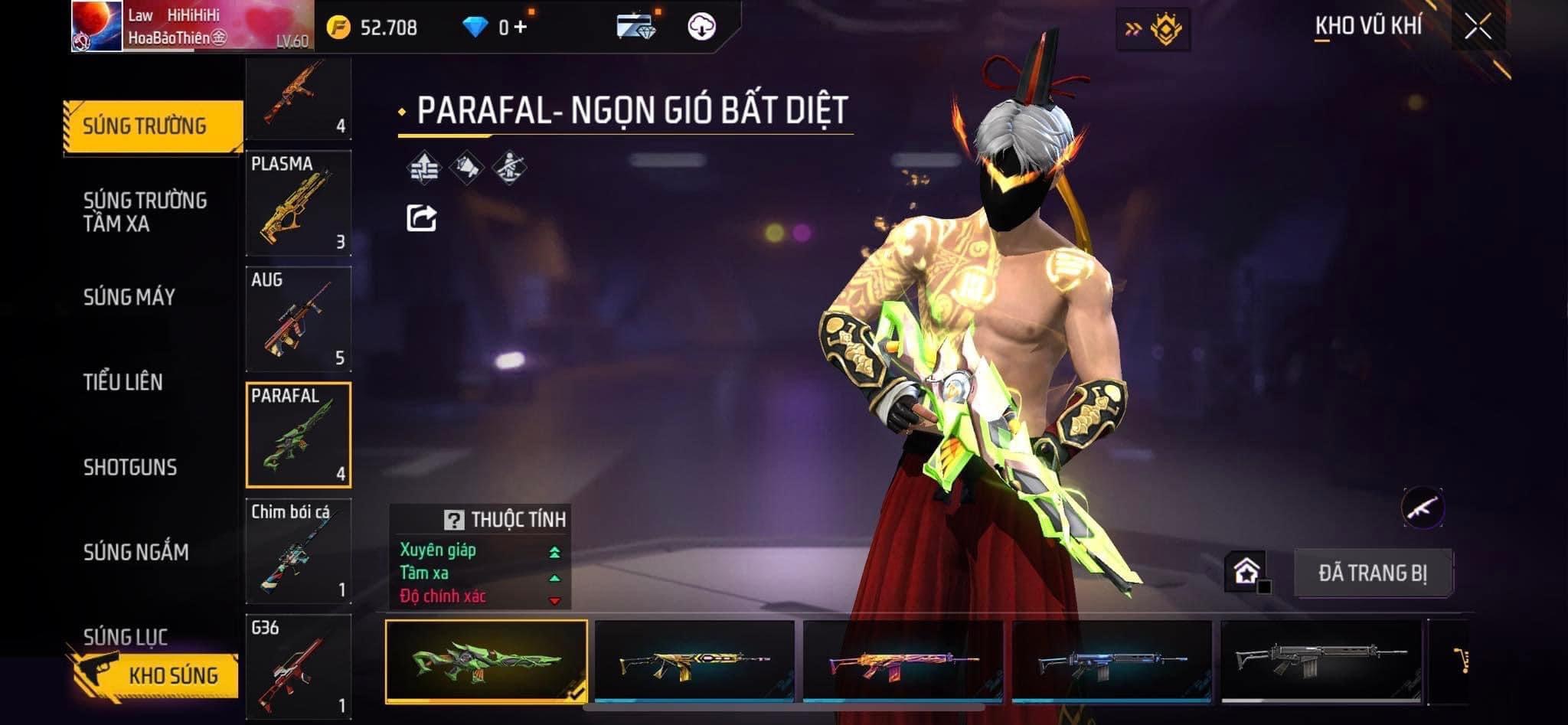Switch to Súng Trường Tầm Xa category
This screenshot has height=725, width=1568.
(145, 212)
